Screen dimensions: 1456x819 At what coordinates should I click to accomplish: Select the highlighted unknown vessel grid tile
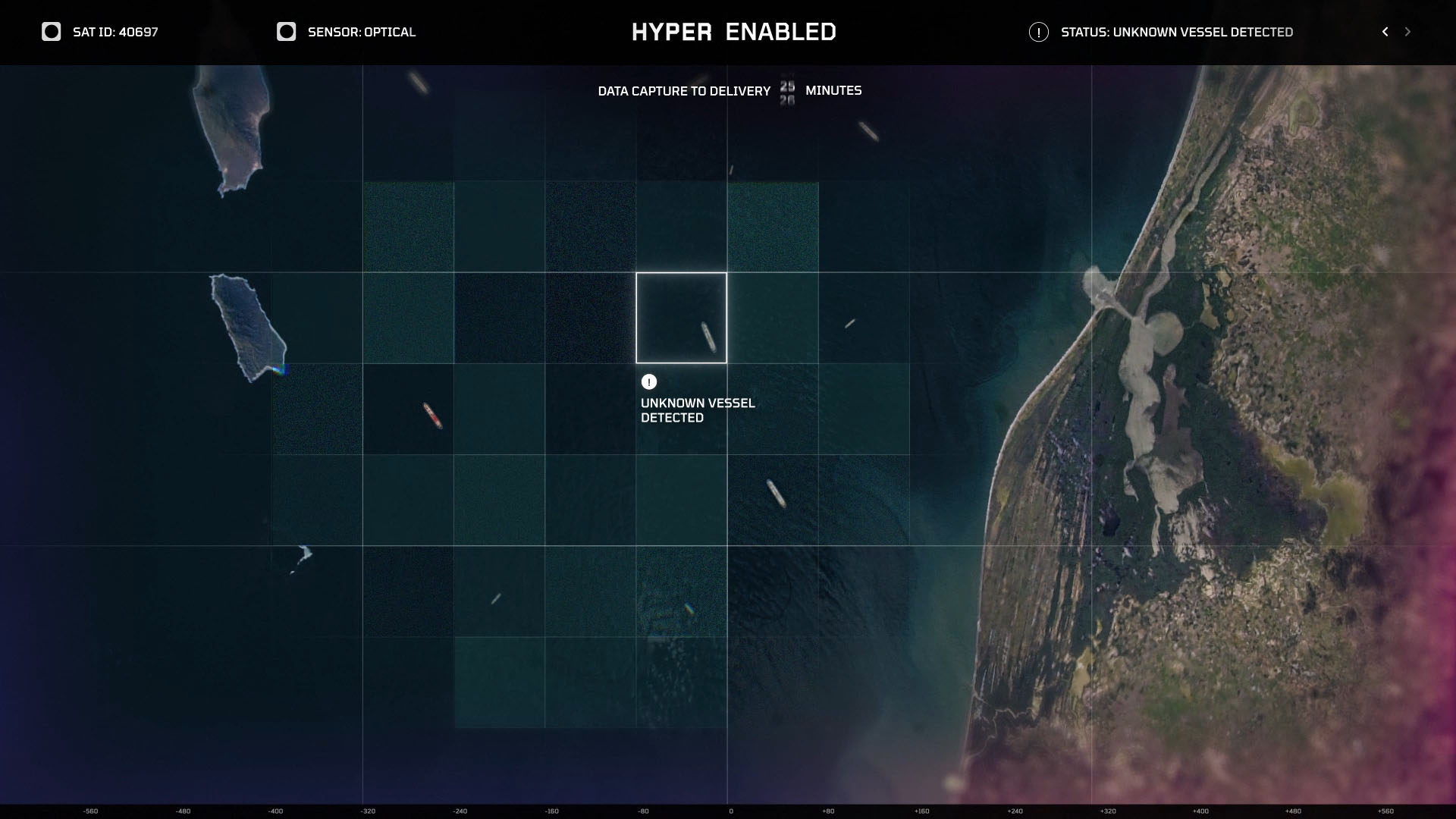tap(681, 318)
